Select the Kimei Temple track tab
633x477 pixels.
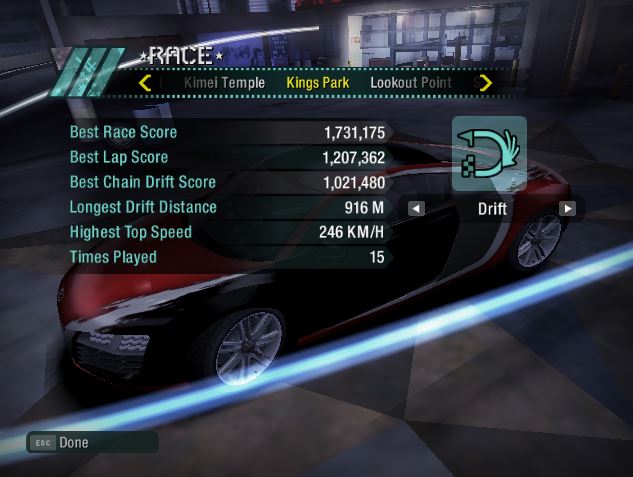click(x=225, y=83)
